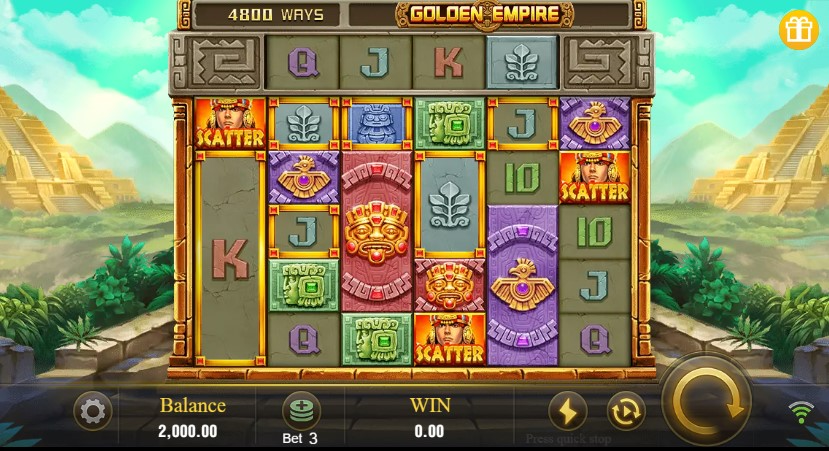
Task: Open the settings gear menu
Action: [x=93, y=411]
